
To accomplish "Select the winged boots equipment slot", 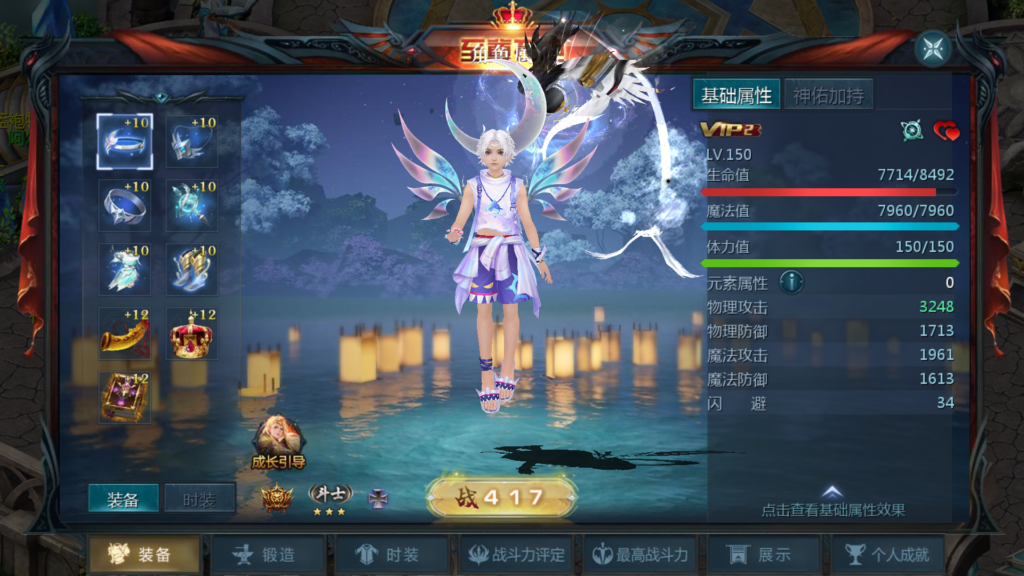I will pos(192,270).
